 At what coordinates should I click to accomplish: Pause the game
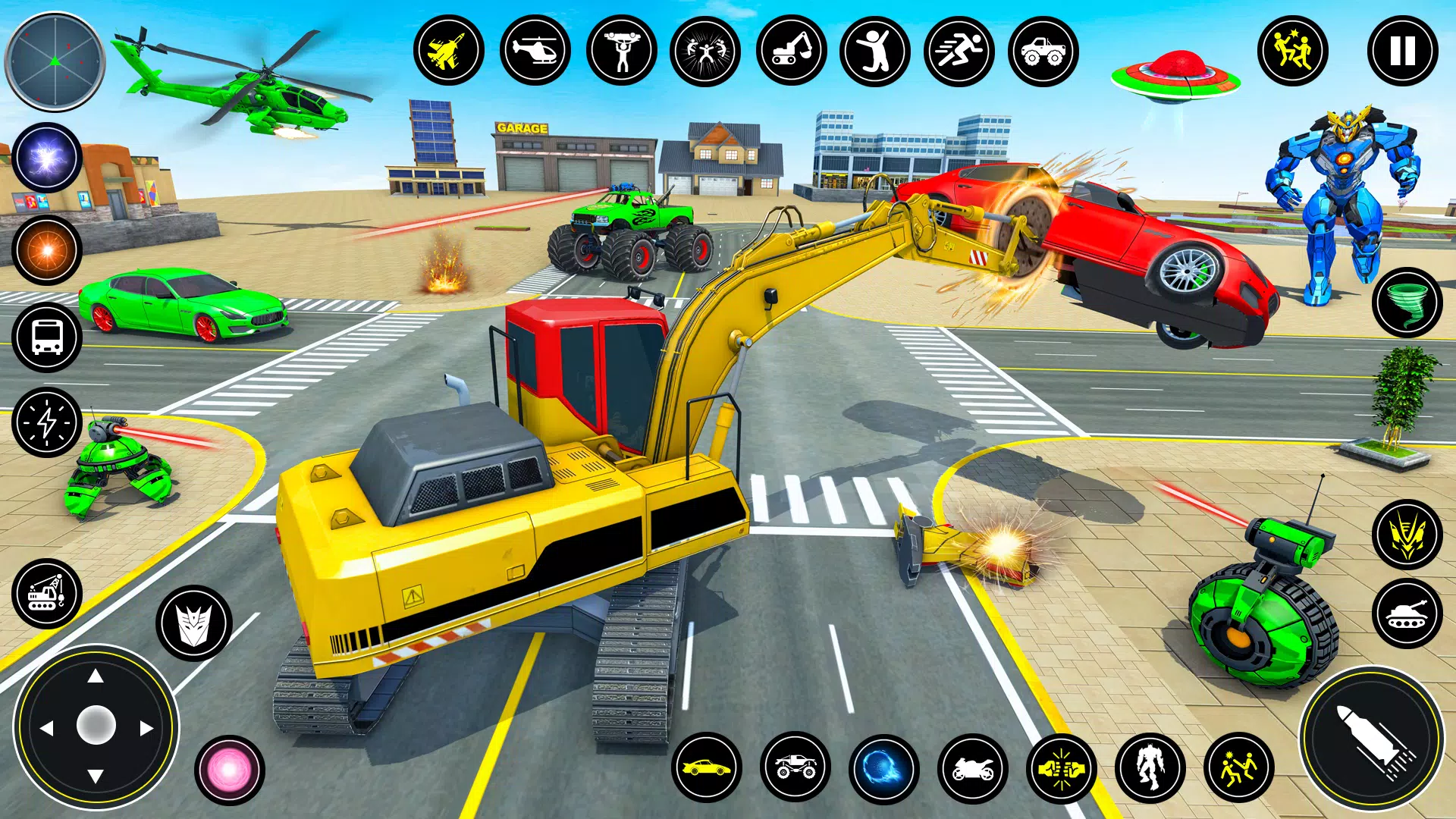(1402, 52)
